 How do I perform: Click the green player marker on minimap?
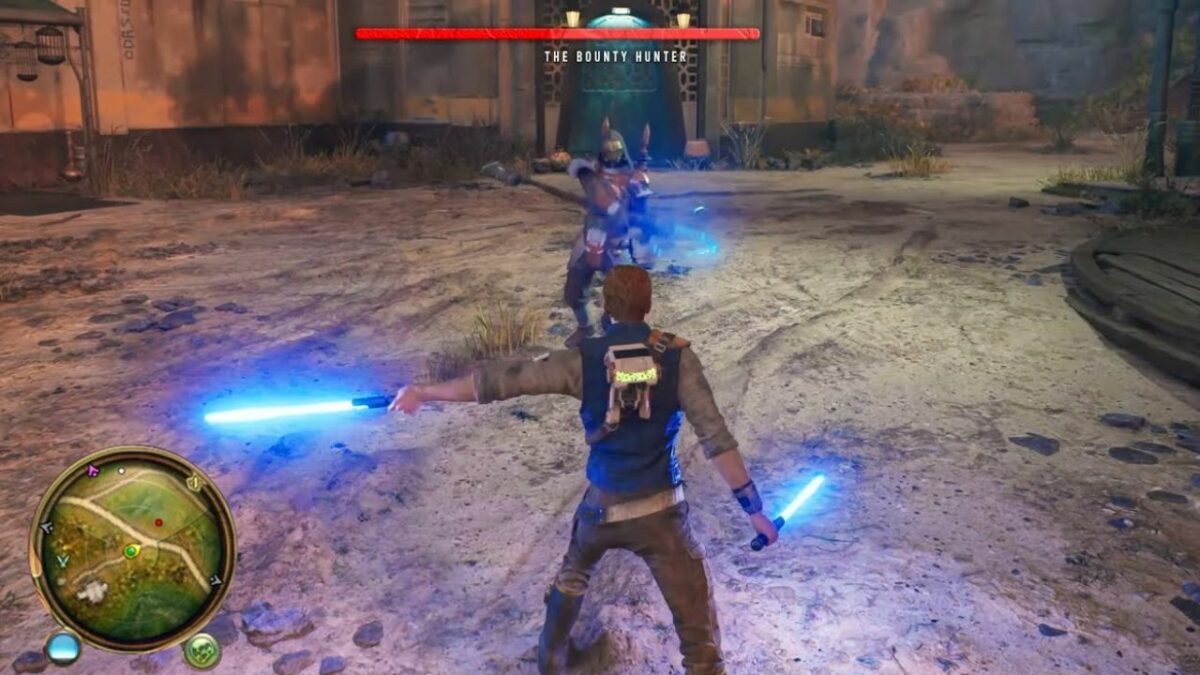click(131, 551)
